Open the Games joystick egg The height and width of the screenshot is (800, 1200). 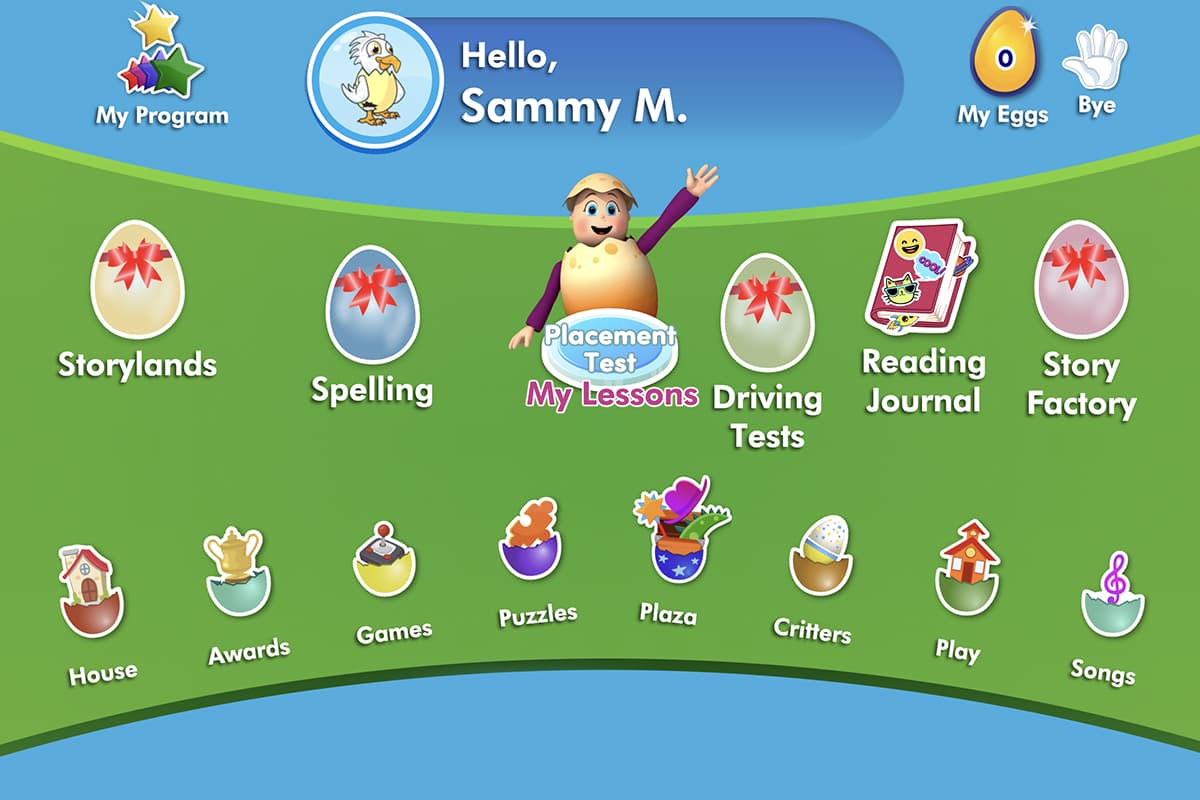tap(384, 560)
